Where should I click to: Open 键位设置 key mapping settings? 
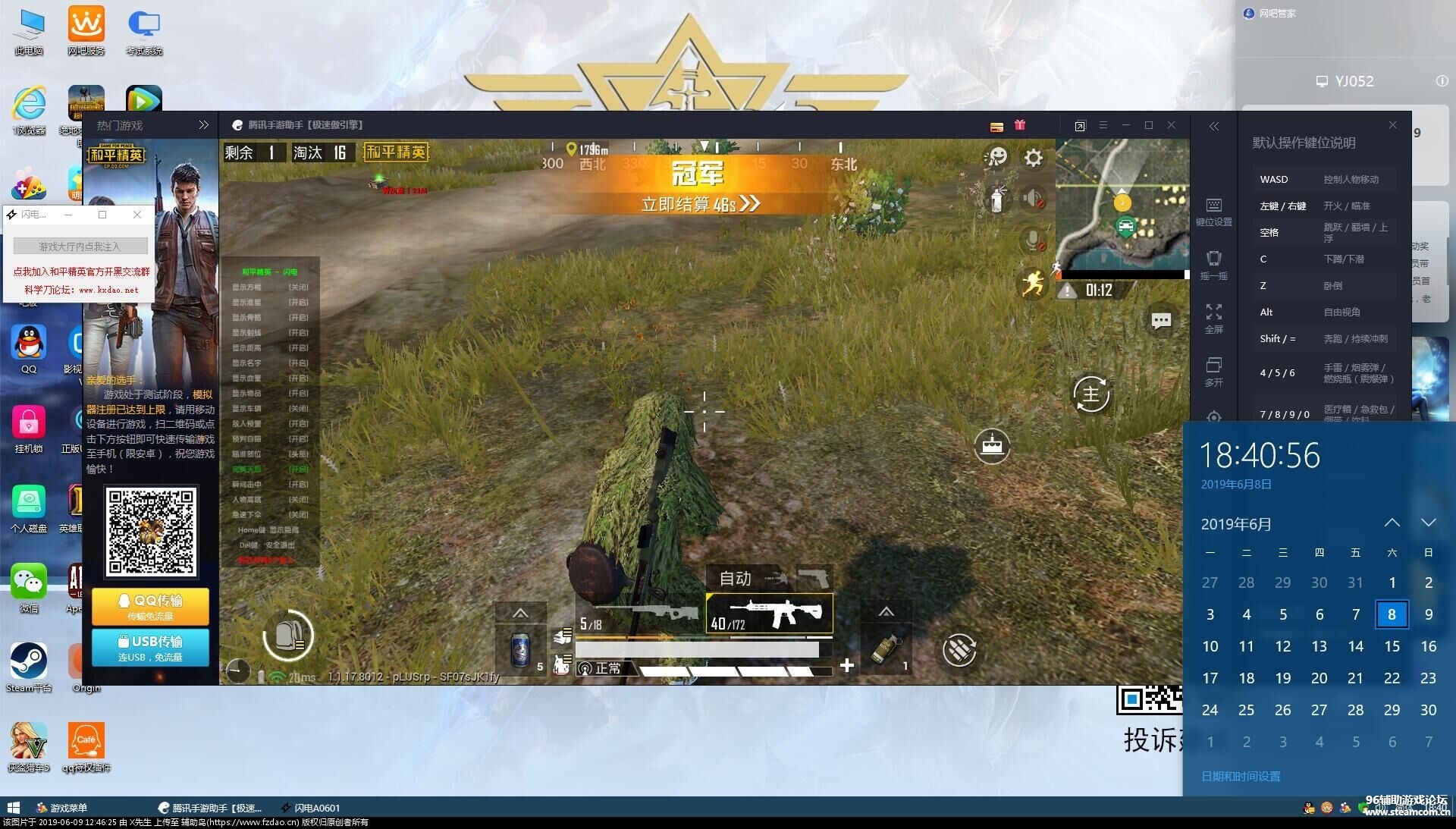pos(1213,212)
